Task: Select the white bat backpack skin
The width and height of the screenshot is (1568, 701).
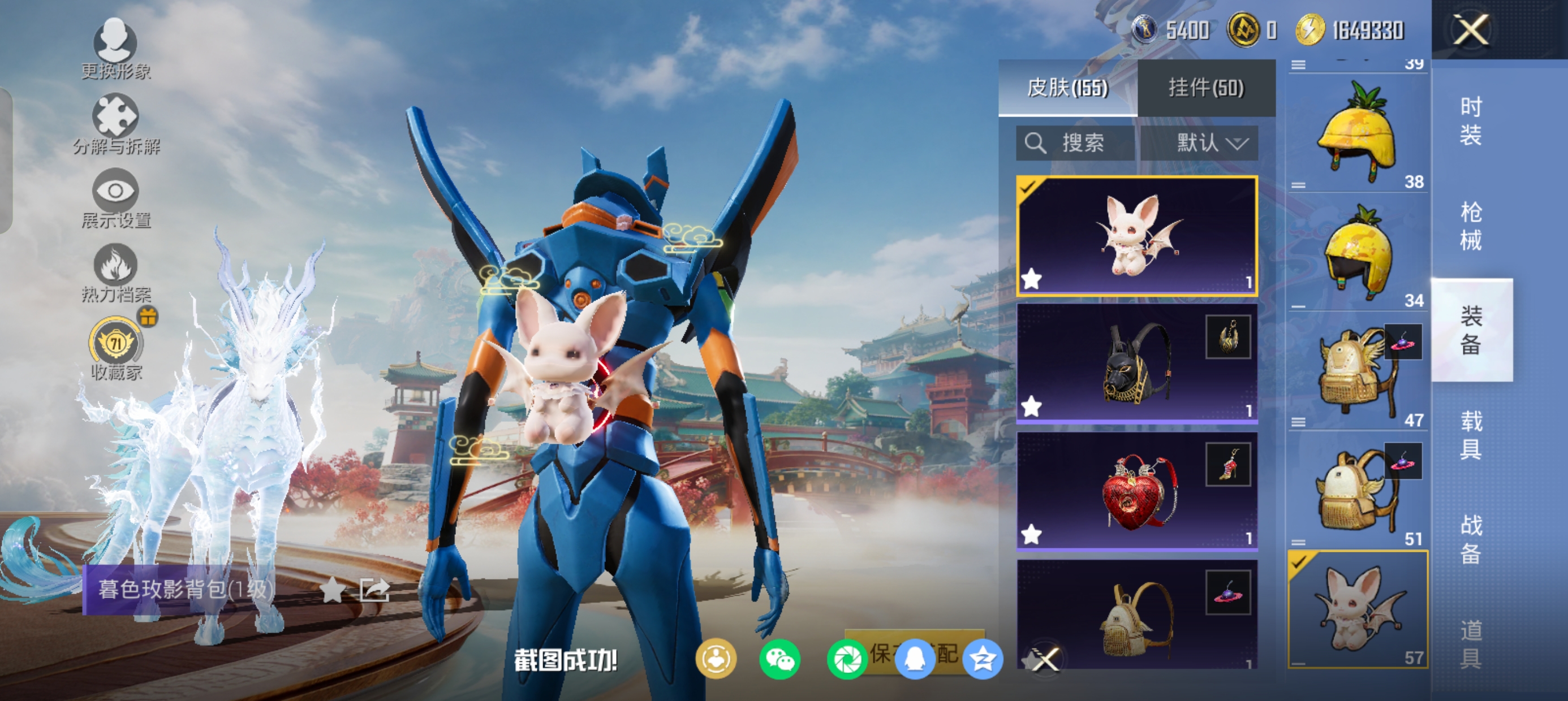Action: (x=1136, y=236)
